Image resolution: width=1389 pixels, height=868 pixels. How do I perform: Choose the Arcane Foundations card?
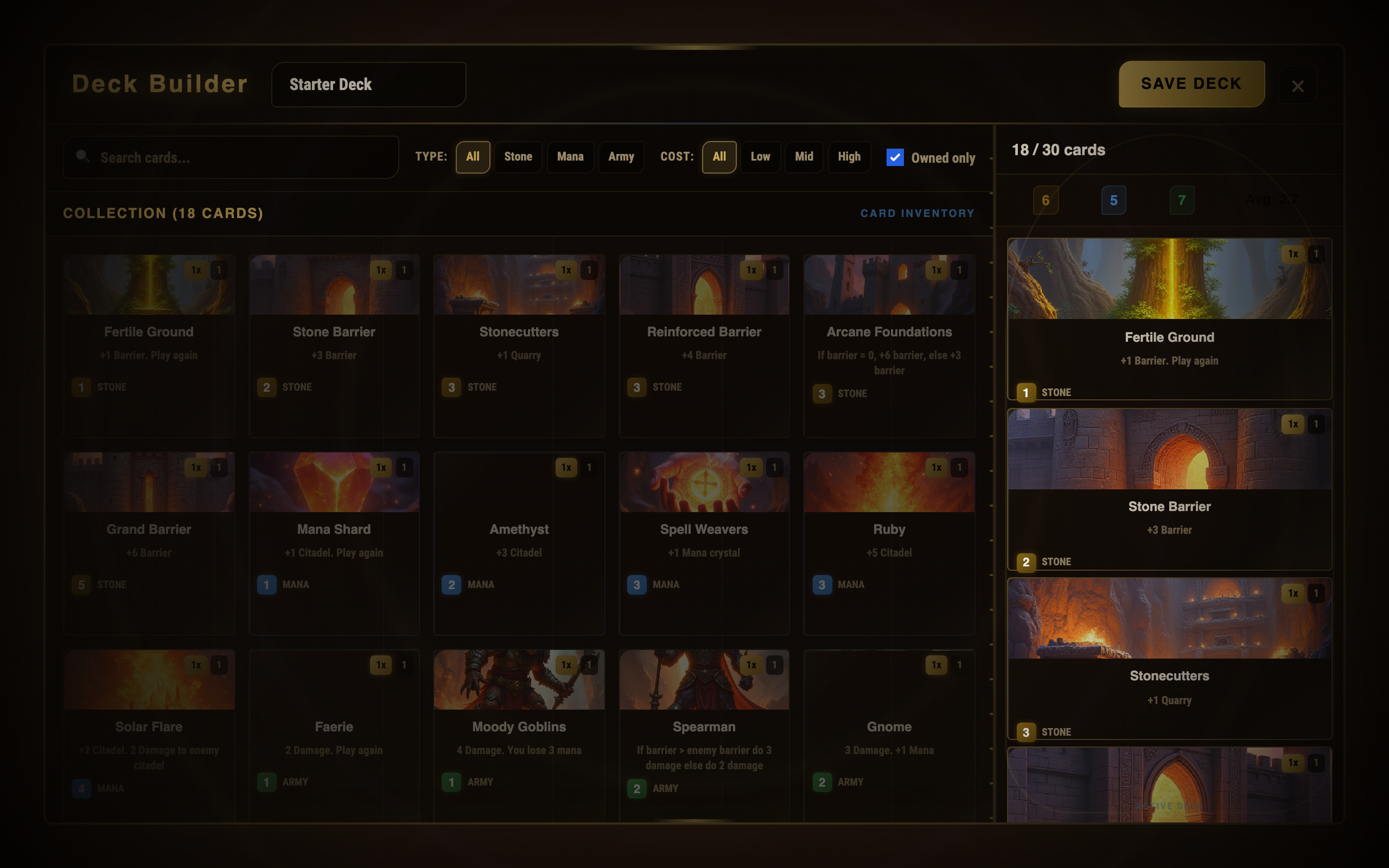(x=889, y=346)
